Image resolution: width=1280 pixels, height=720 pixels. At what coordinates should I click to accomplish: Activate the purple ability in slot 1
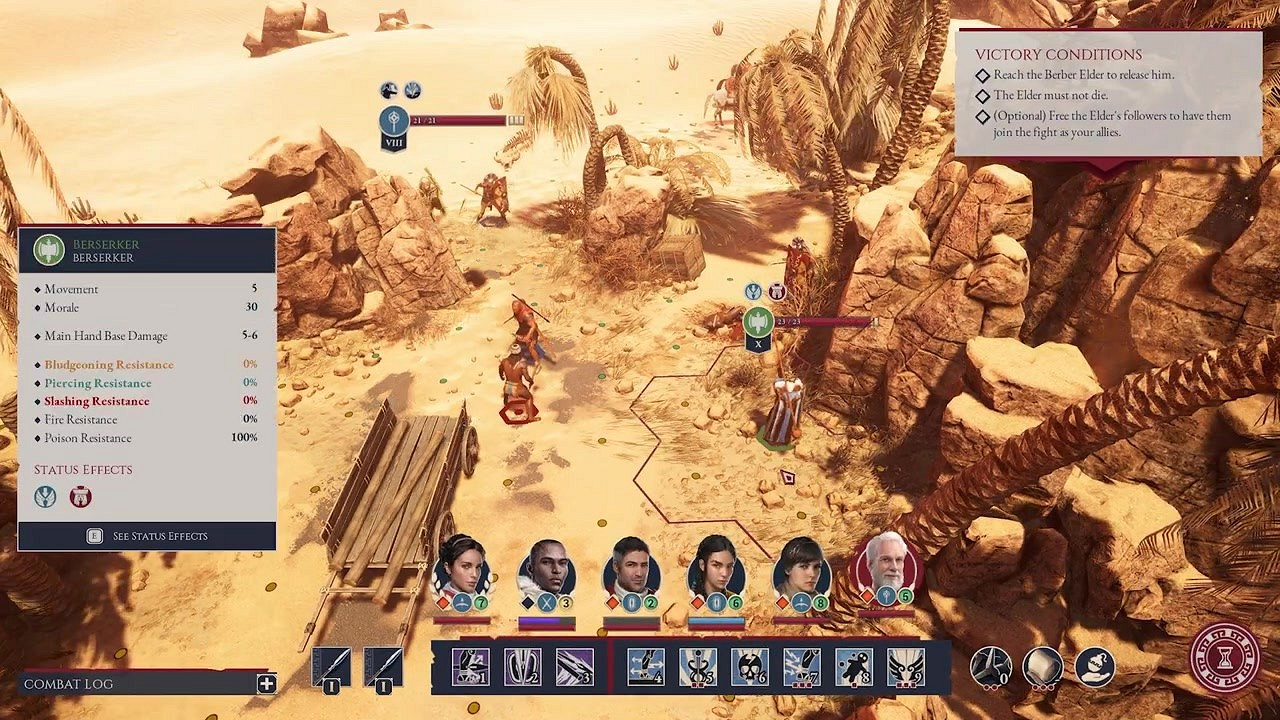click(x=470, y=667)
